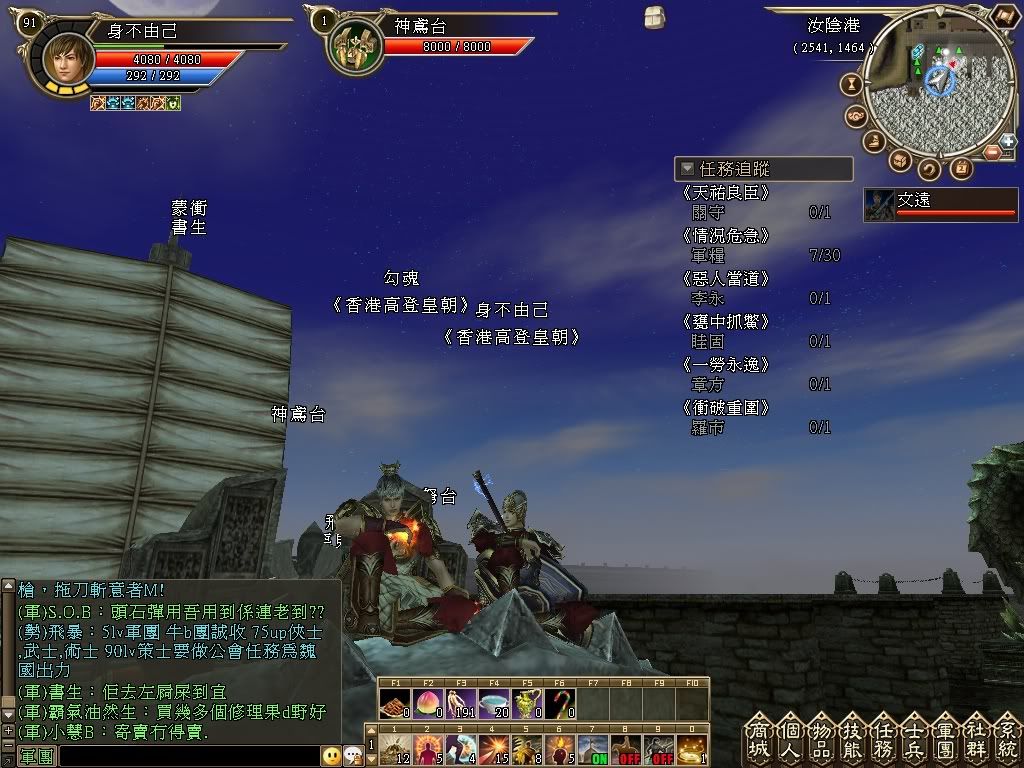The image size is (1024, 768).
Task: Open the 商城 shop menu
Action: (760, 739)
